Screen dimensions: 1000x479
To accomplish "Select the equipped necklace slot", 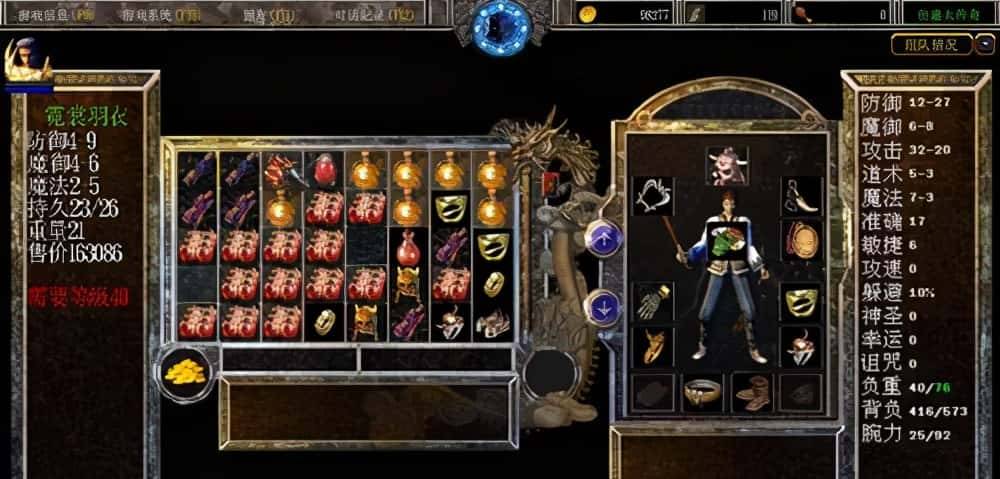I will pyautogui.click(x=653, y=196).
